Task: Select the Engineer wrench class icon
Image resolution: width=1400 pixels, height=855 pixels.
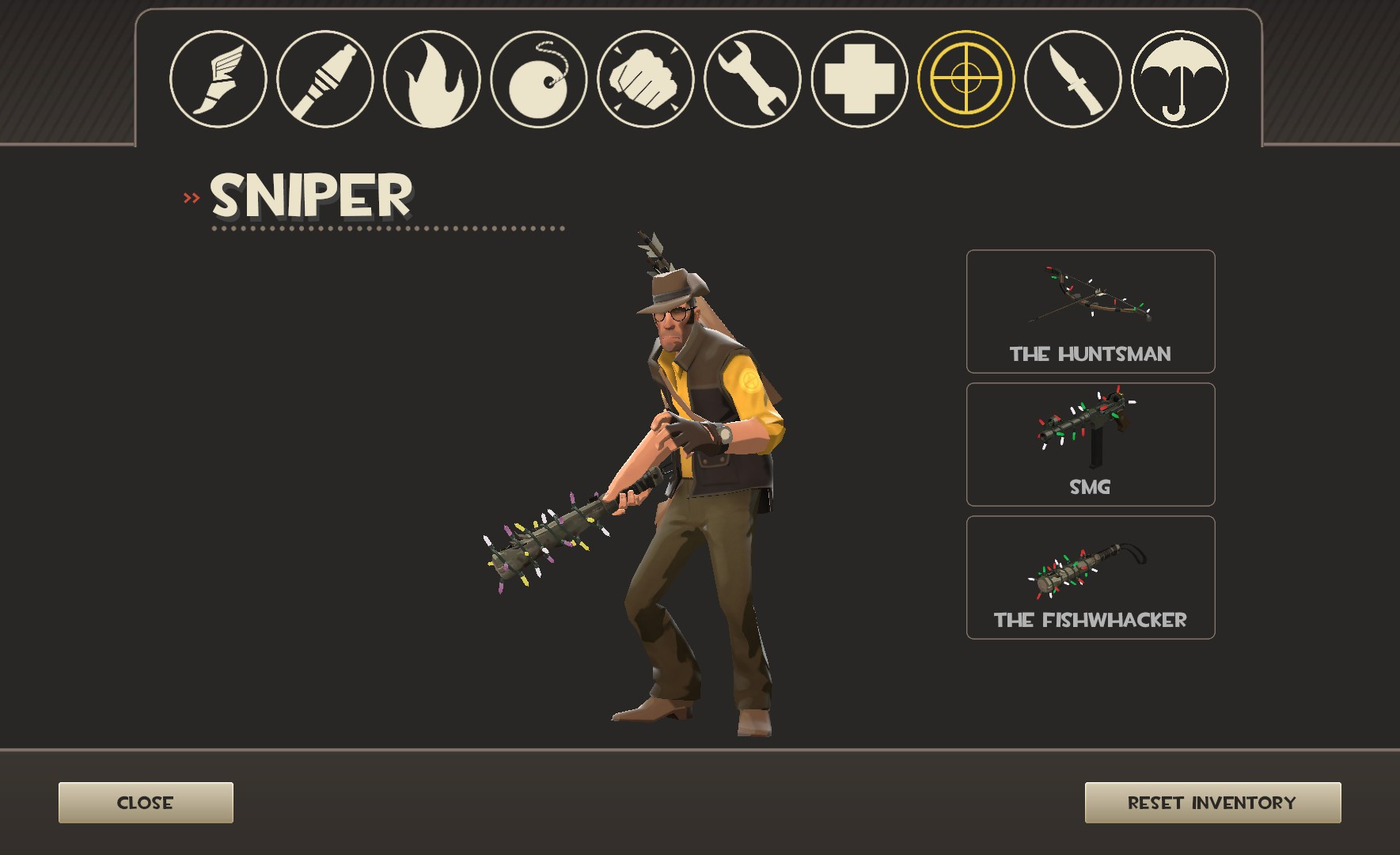Action: click(x=754, y=79)
